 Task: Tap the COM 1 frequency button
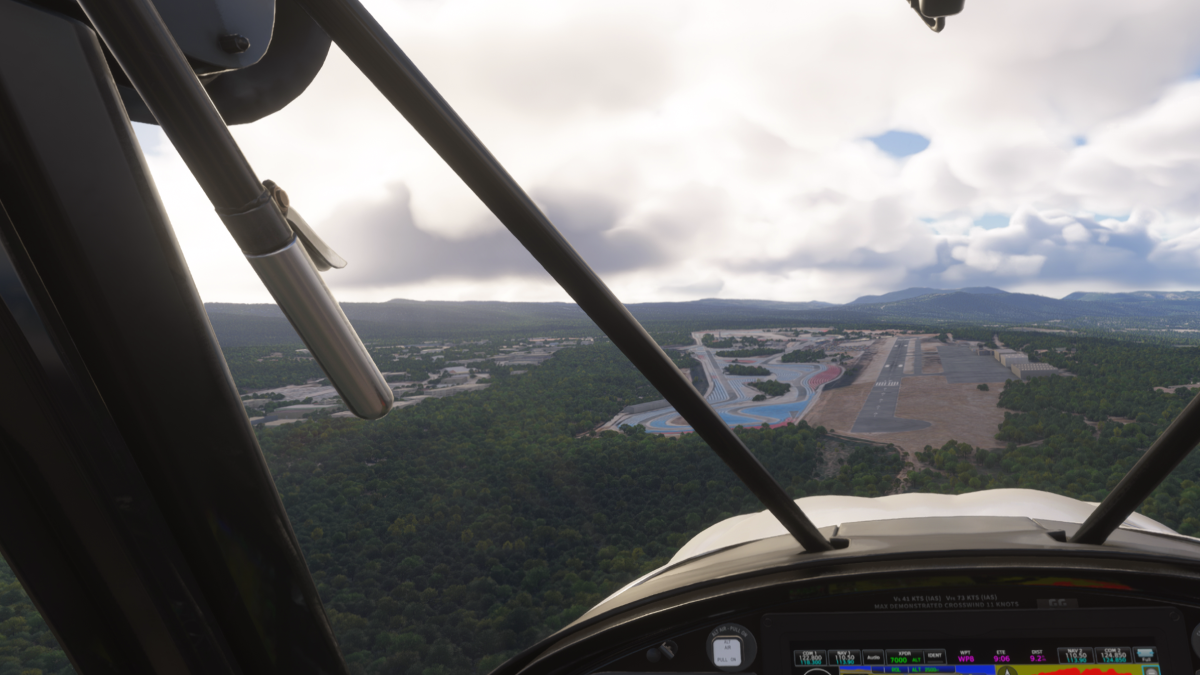(809, 657)
